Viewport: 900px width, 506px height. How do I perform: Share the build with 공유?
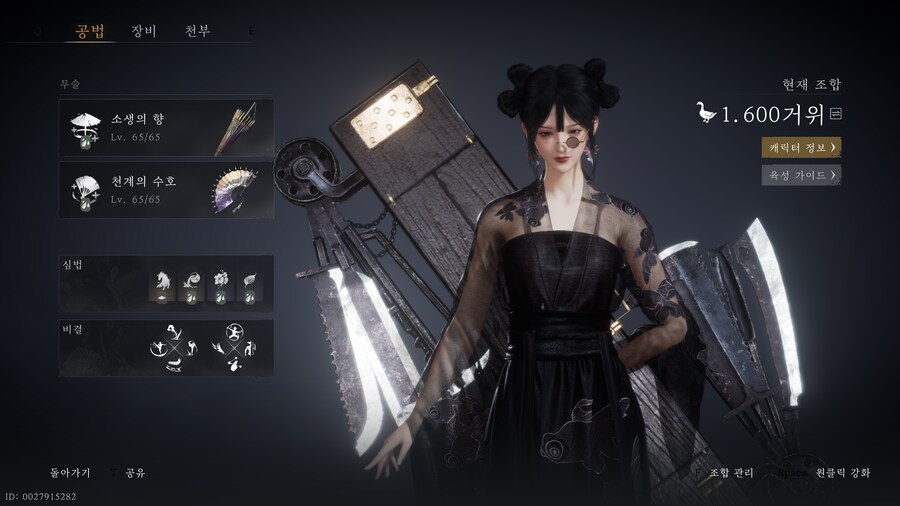click(x=135, y=471)
